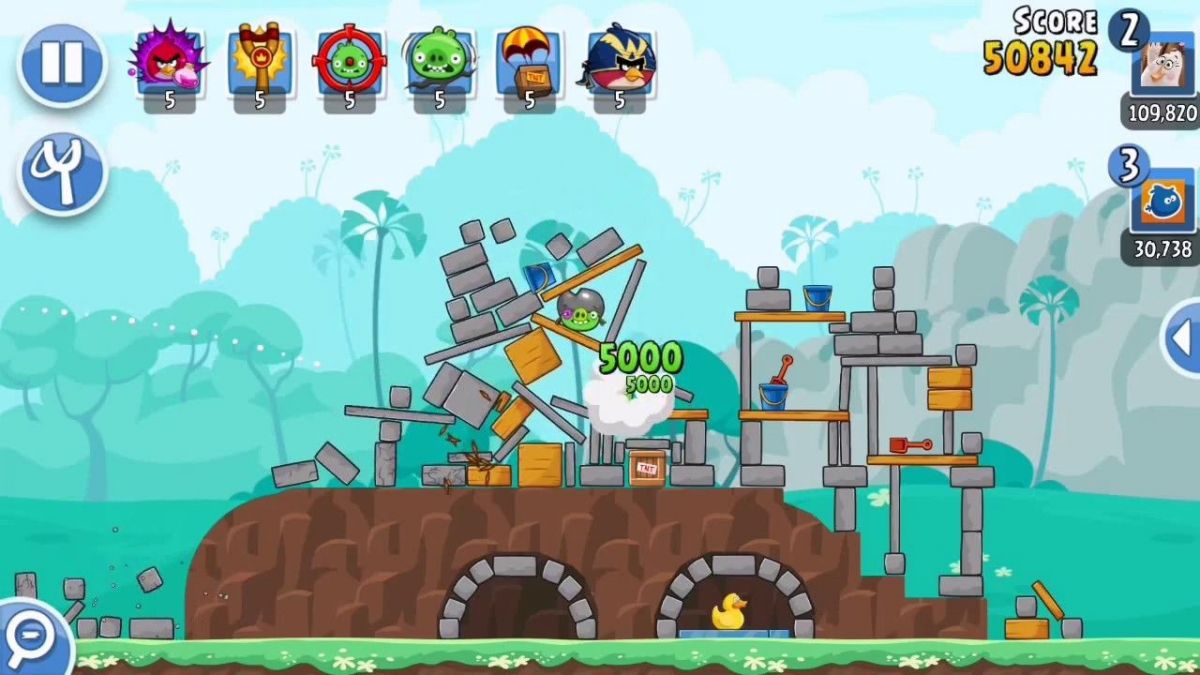
Task: Select the Sling Scope pig target power-up
Action: click(x=349, y=62)
